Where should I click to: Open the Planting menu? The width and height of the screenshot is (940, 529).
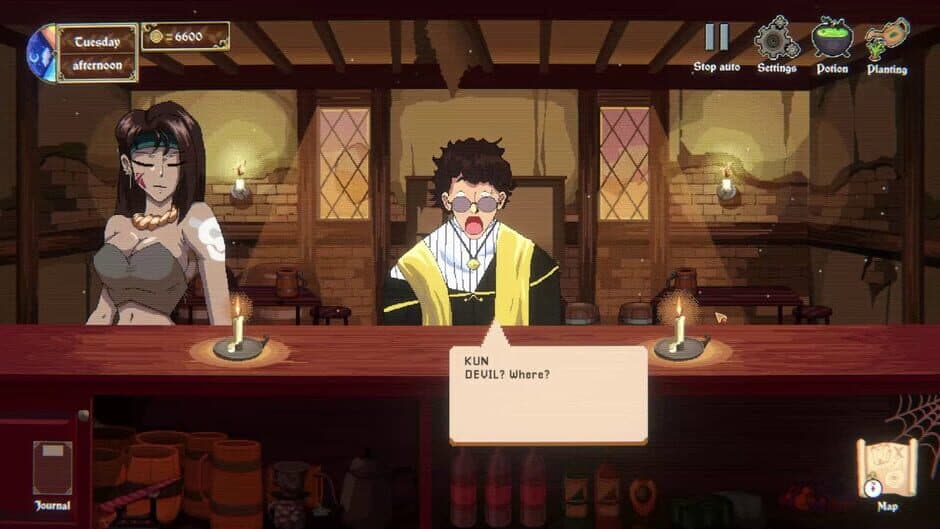tap(887, 40)
